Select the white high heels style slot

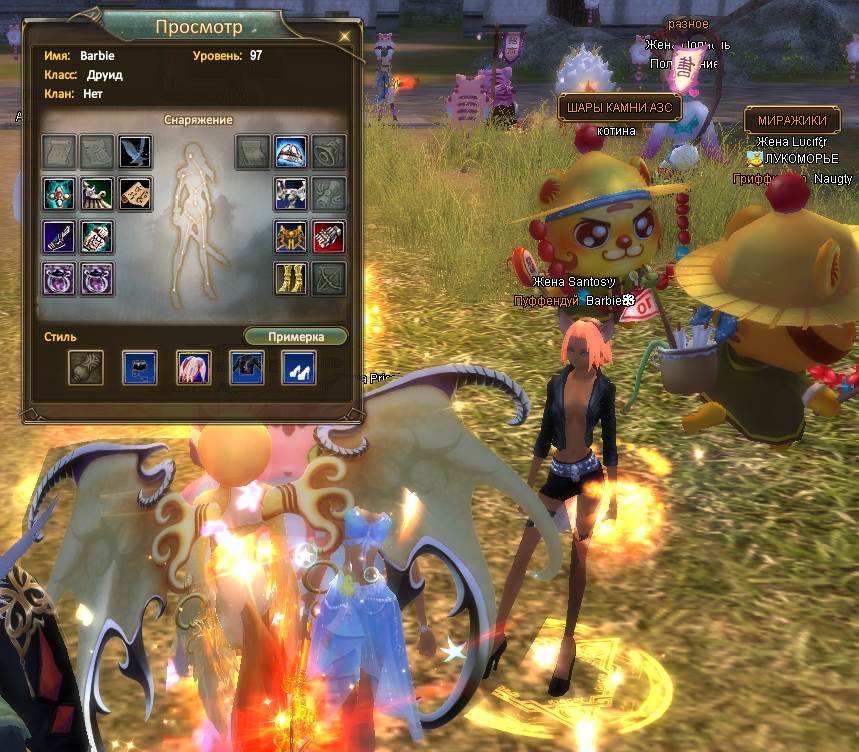tap(298, 368)
